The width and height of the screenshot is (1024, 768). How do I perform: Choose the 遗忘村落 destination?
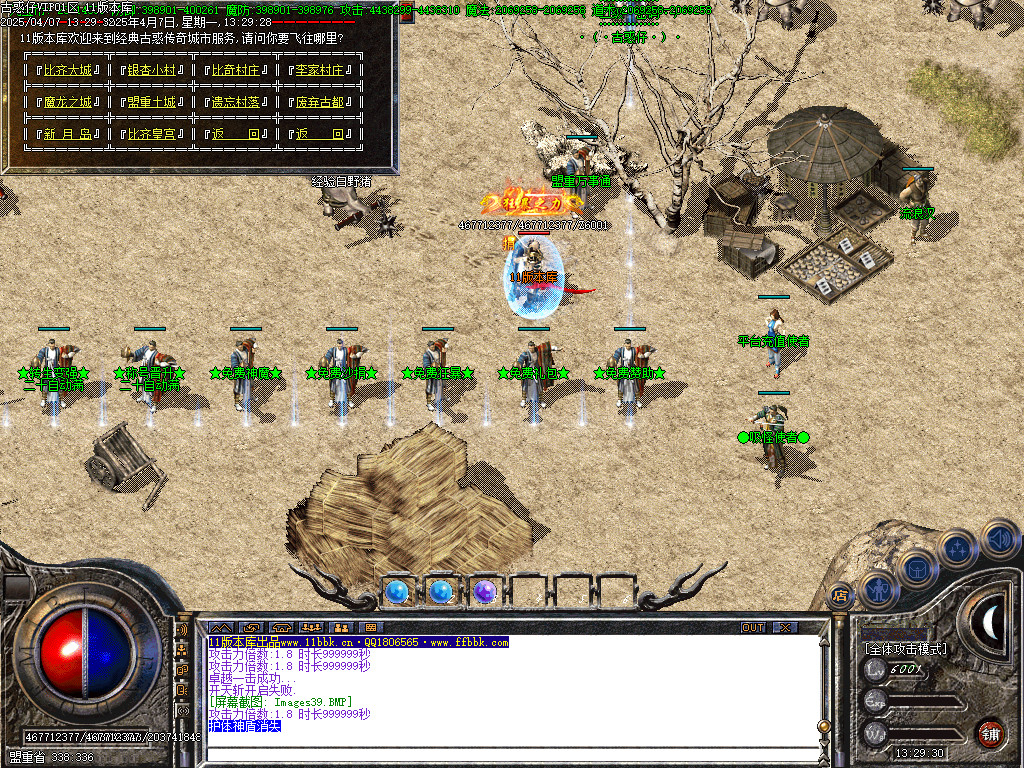click(235, 102)
